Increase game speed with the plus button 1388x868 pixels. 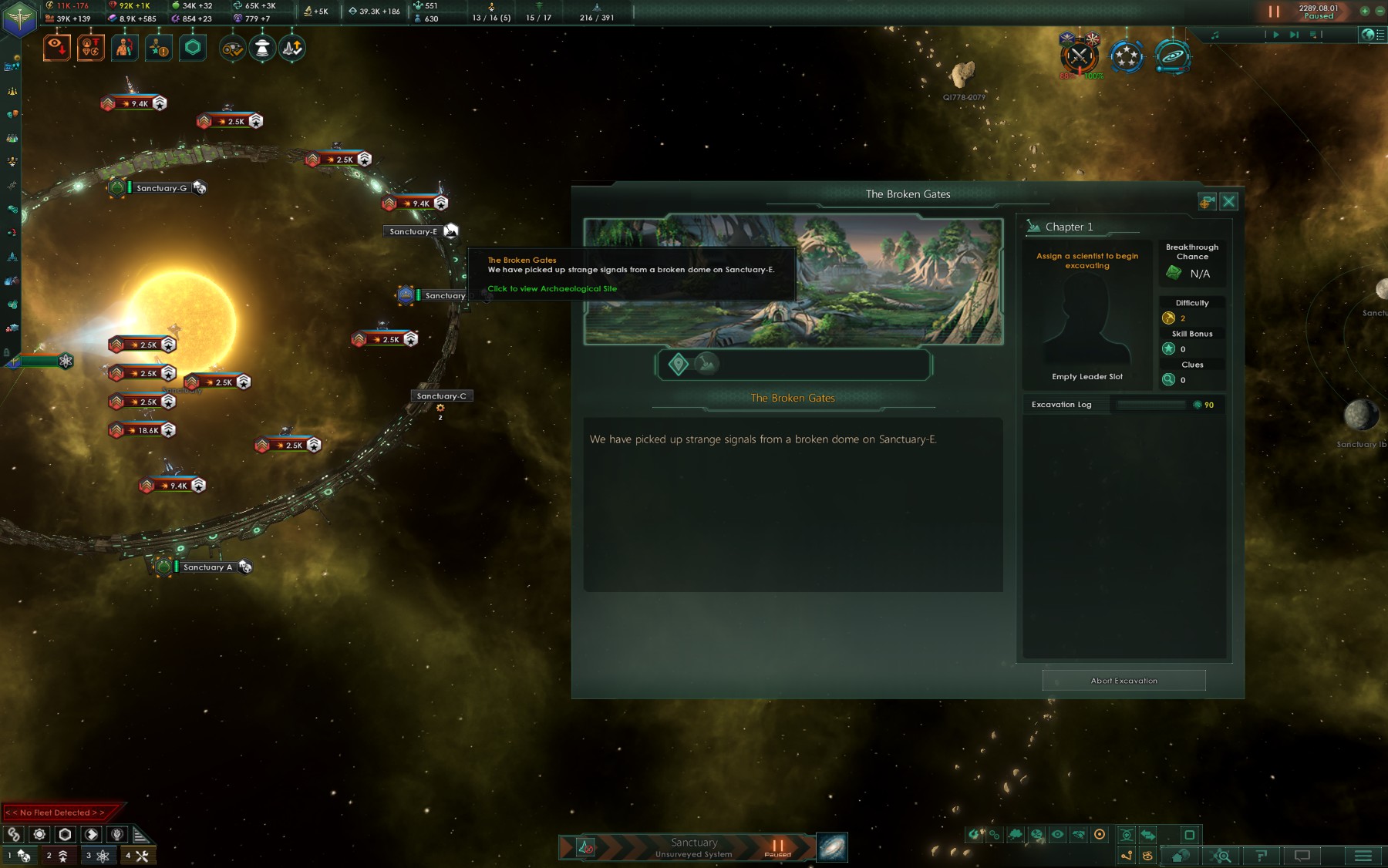[x=1364, y=11]
